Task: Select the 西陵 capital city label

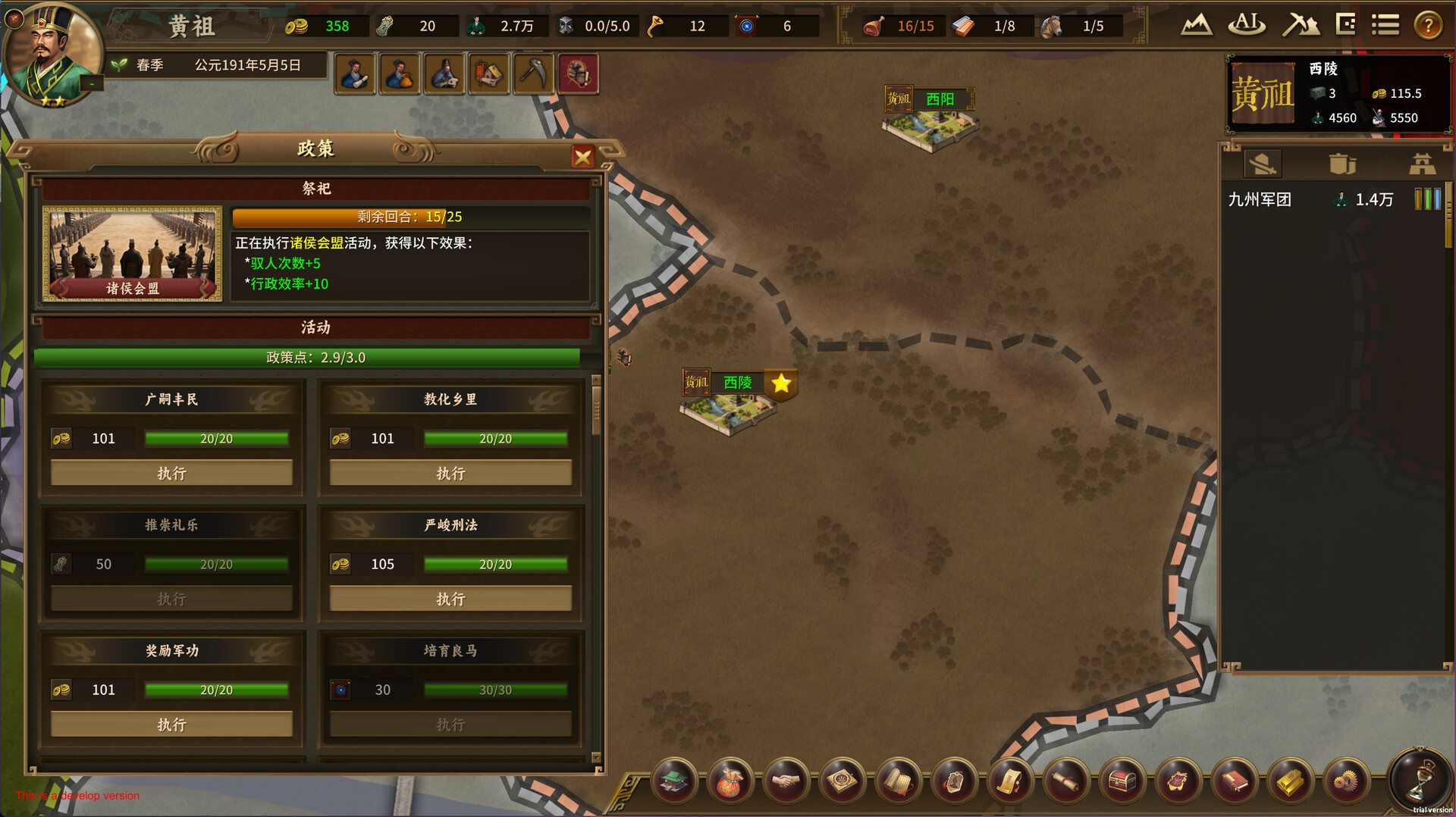Action: tap(737, 383)
